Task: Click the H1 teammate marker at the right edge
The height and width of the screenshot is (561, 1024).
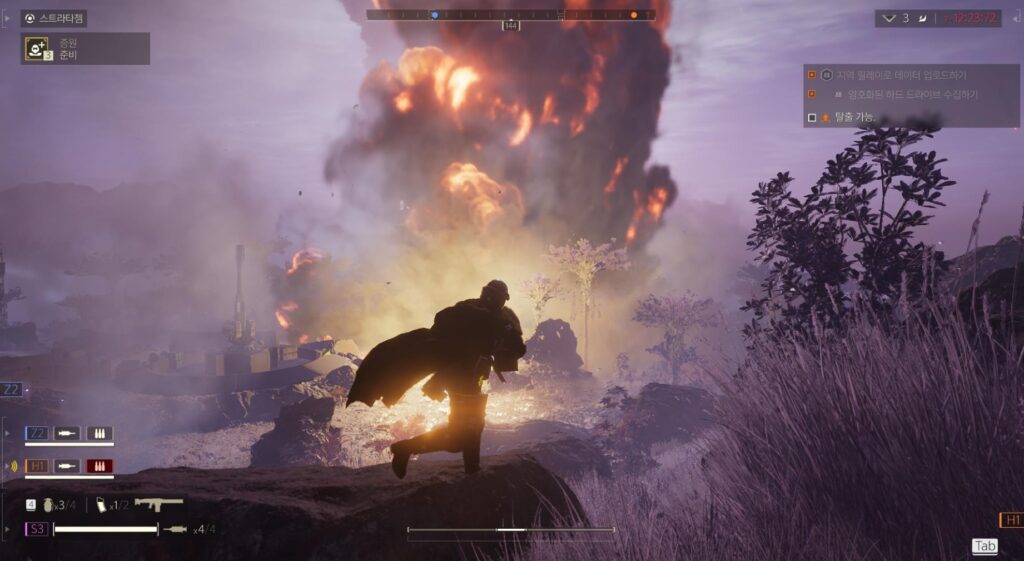Action: point(1011,520)
